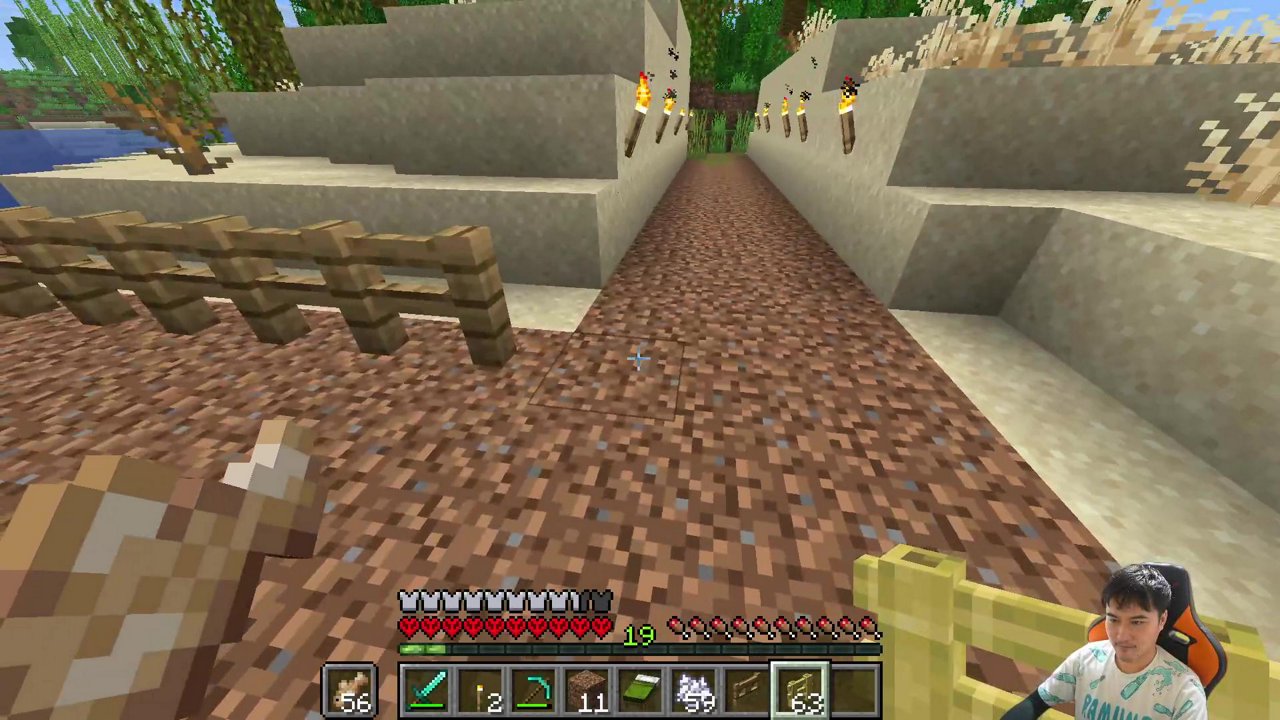Select the white item stack of 59
Viewport: 1280px width, 720px height.
(695, 692)
